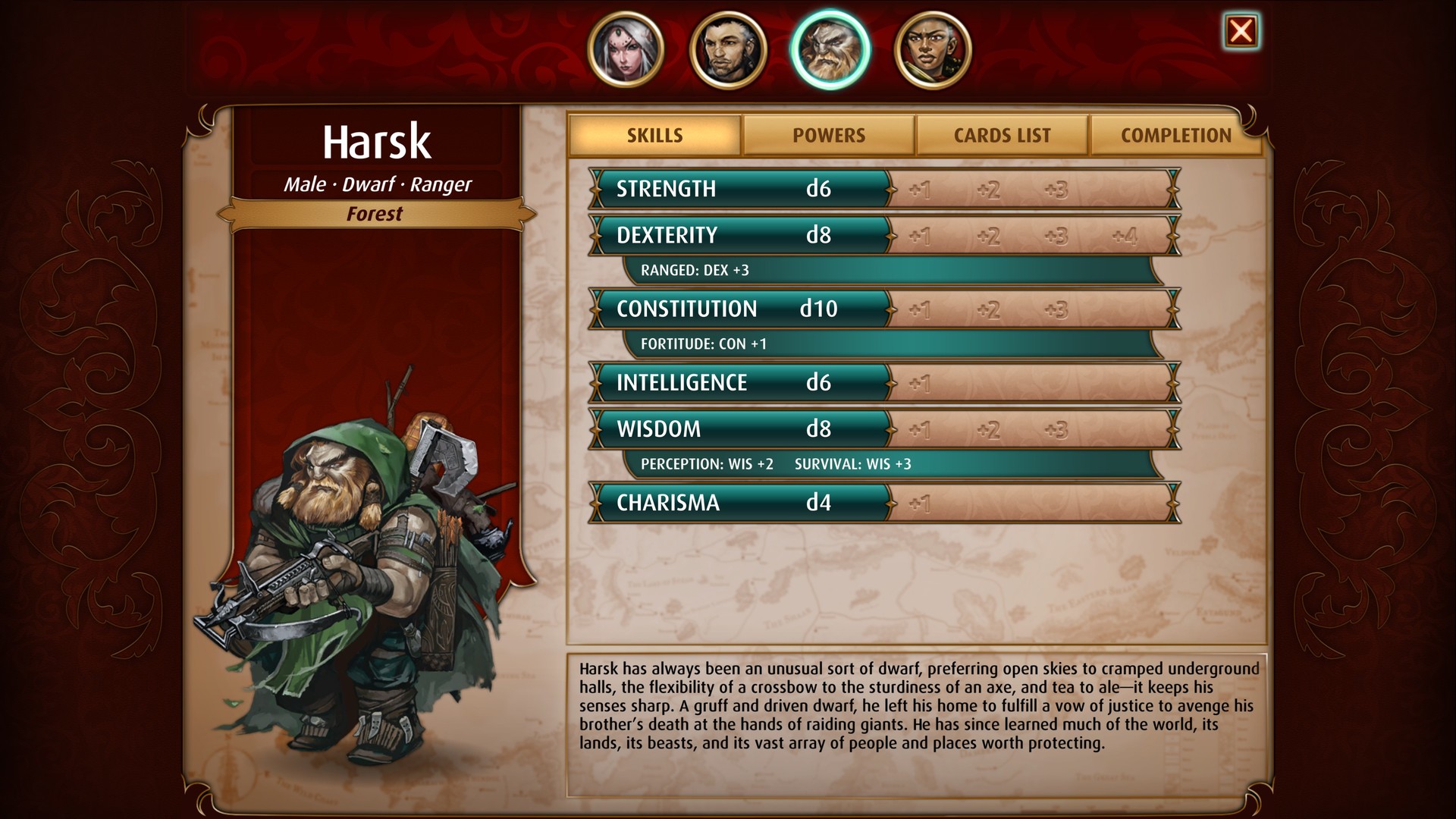Open the CARDS LIST tab
Screen dimensions: 1456x819
point(1002,135)
